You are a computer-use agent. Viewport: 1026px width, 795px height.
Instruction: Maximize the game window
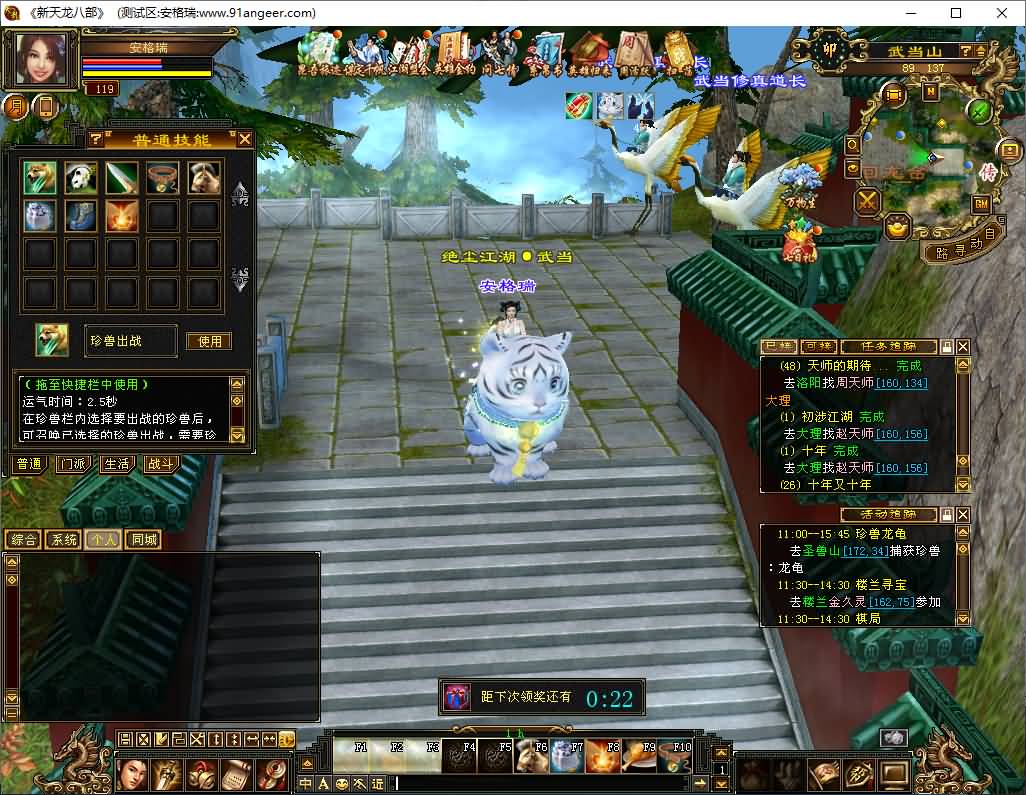tap(956, 13)
